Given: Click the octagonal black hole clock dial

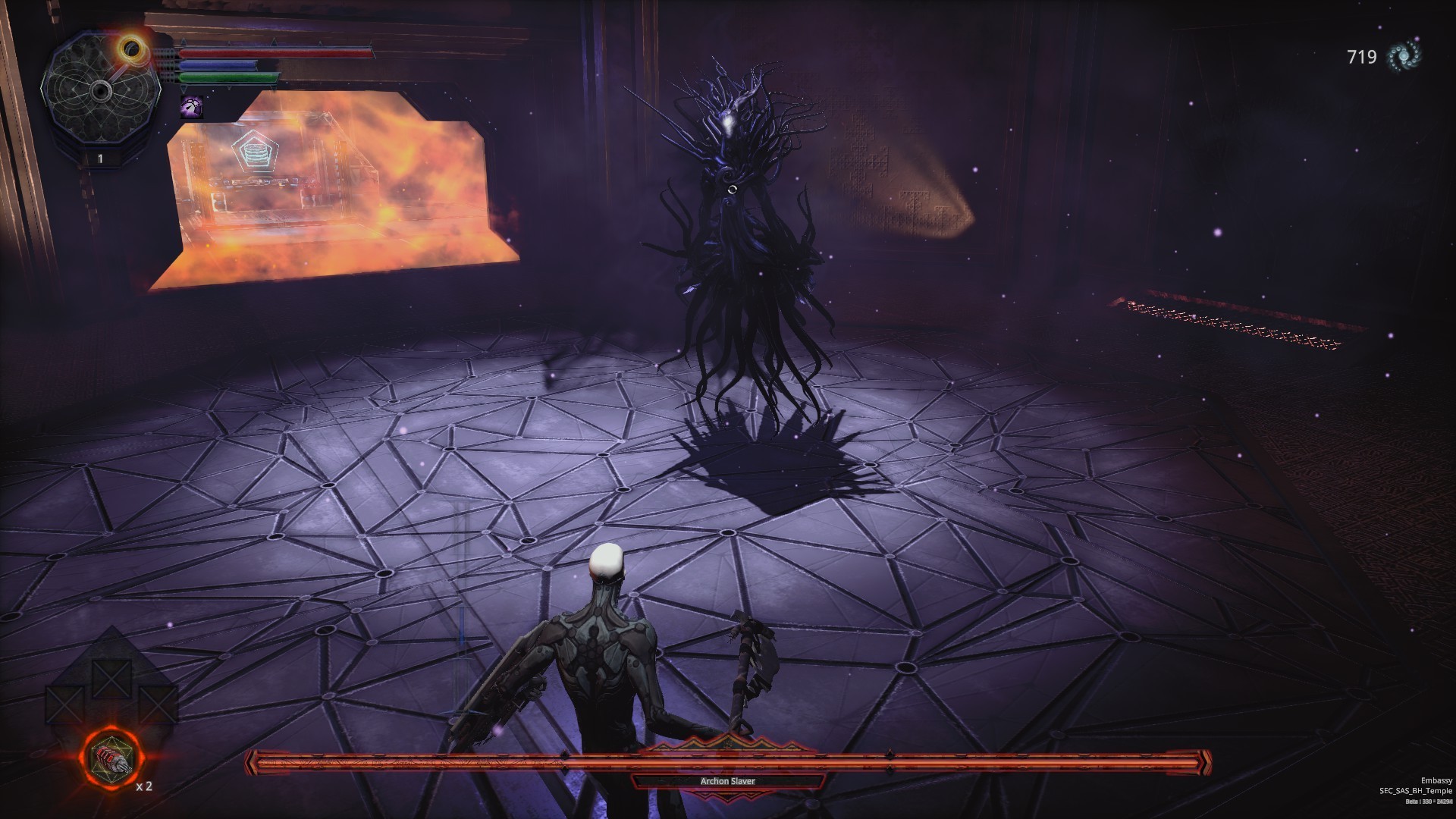Looking at the screenshot, I should pos(99,92).
